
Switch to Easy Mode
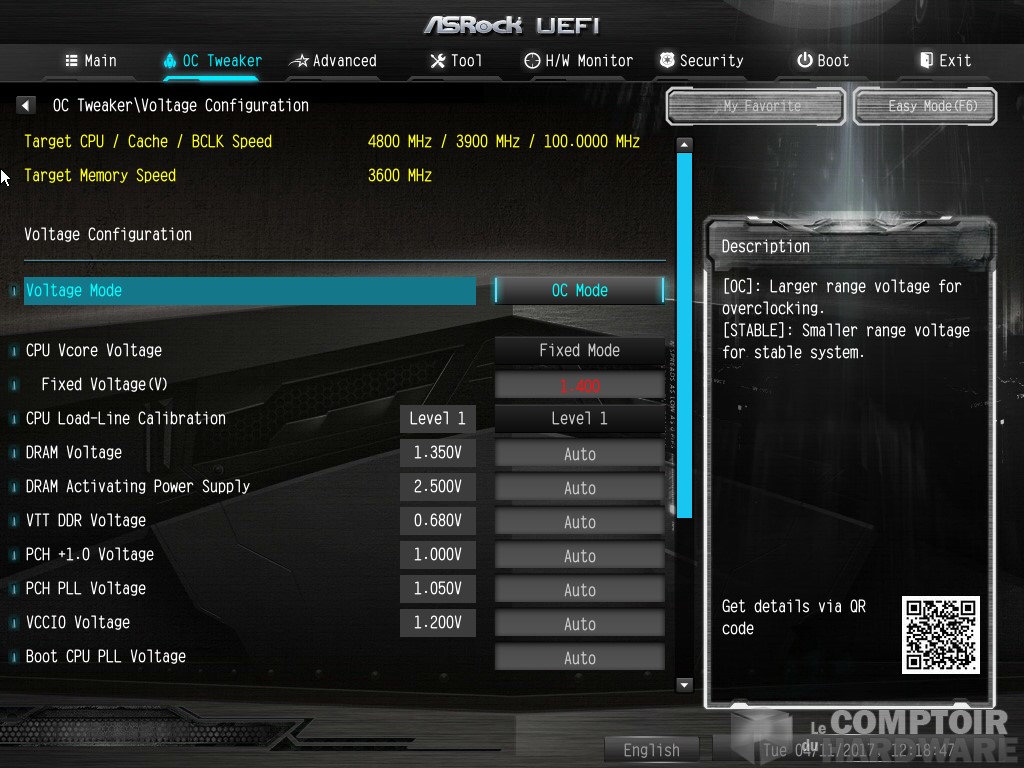pos(926,106)
